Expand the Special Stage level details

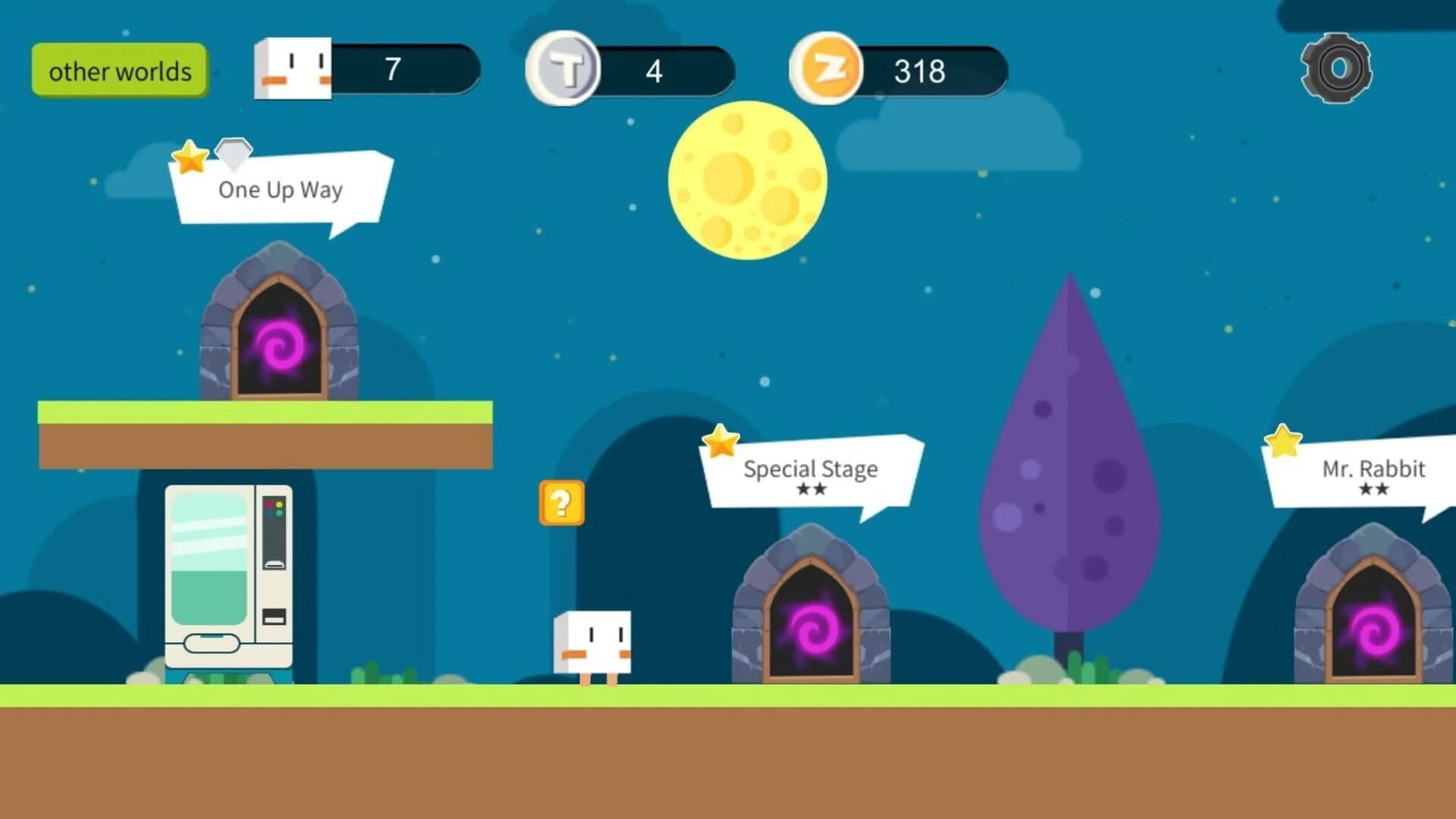[809, 470]
